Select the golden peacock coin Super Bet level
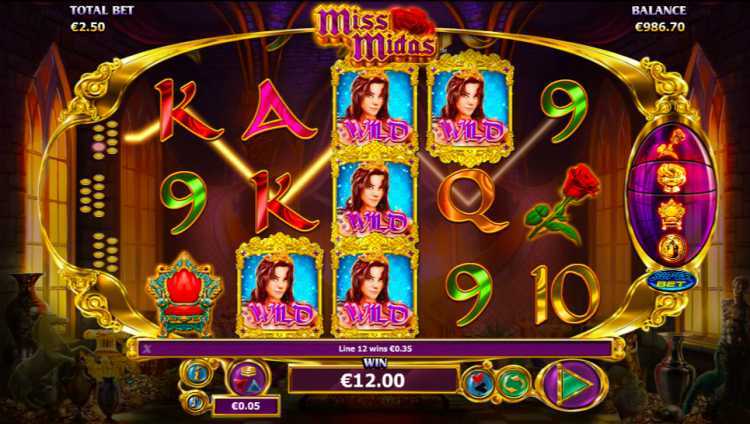Image resolution: width=750 pixels, height=424 pixels. click(669, 246)
